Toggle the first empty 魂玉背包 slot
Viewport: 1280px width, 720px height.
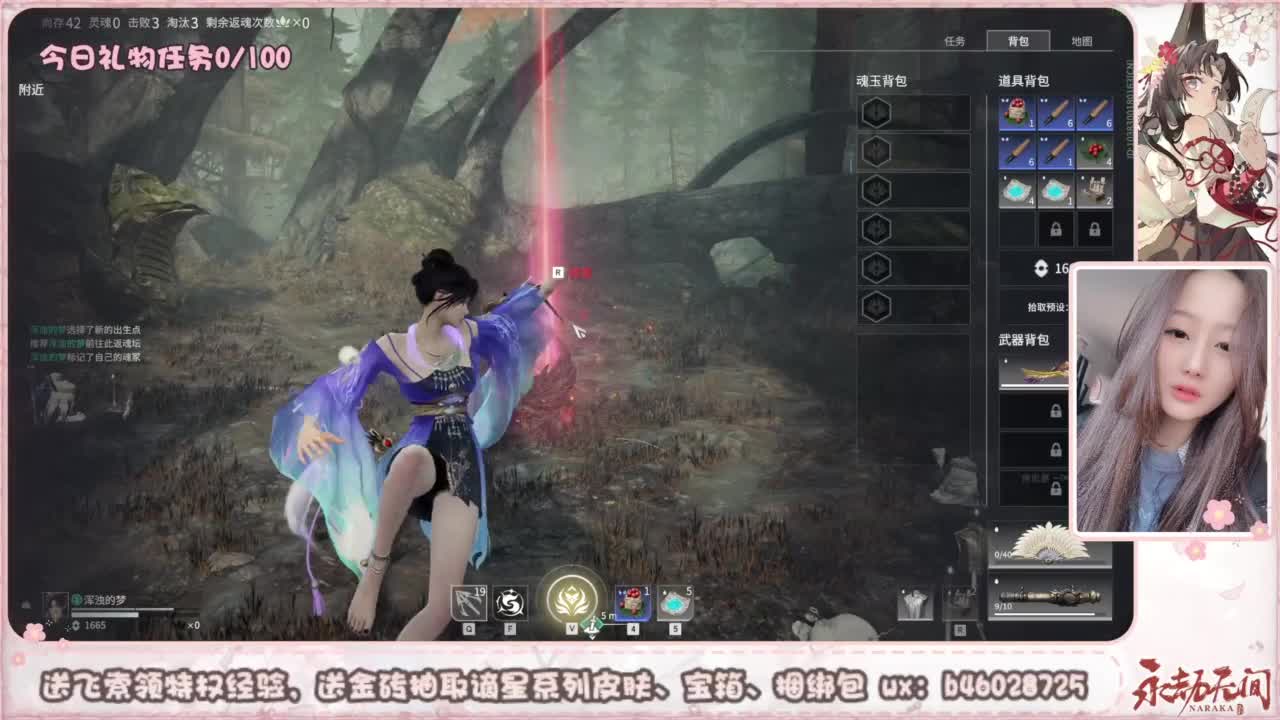(x=877, y=112)
